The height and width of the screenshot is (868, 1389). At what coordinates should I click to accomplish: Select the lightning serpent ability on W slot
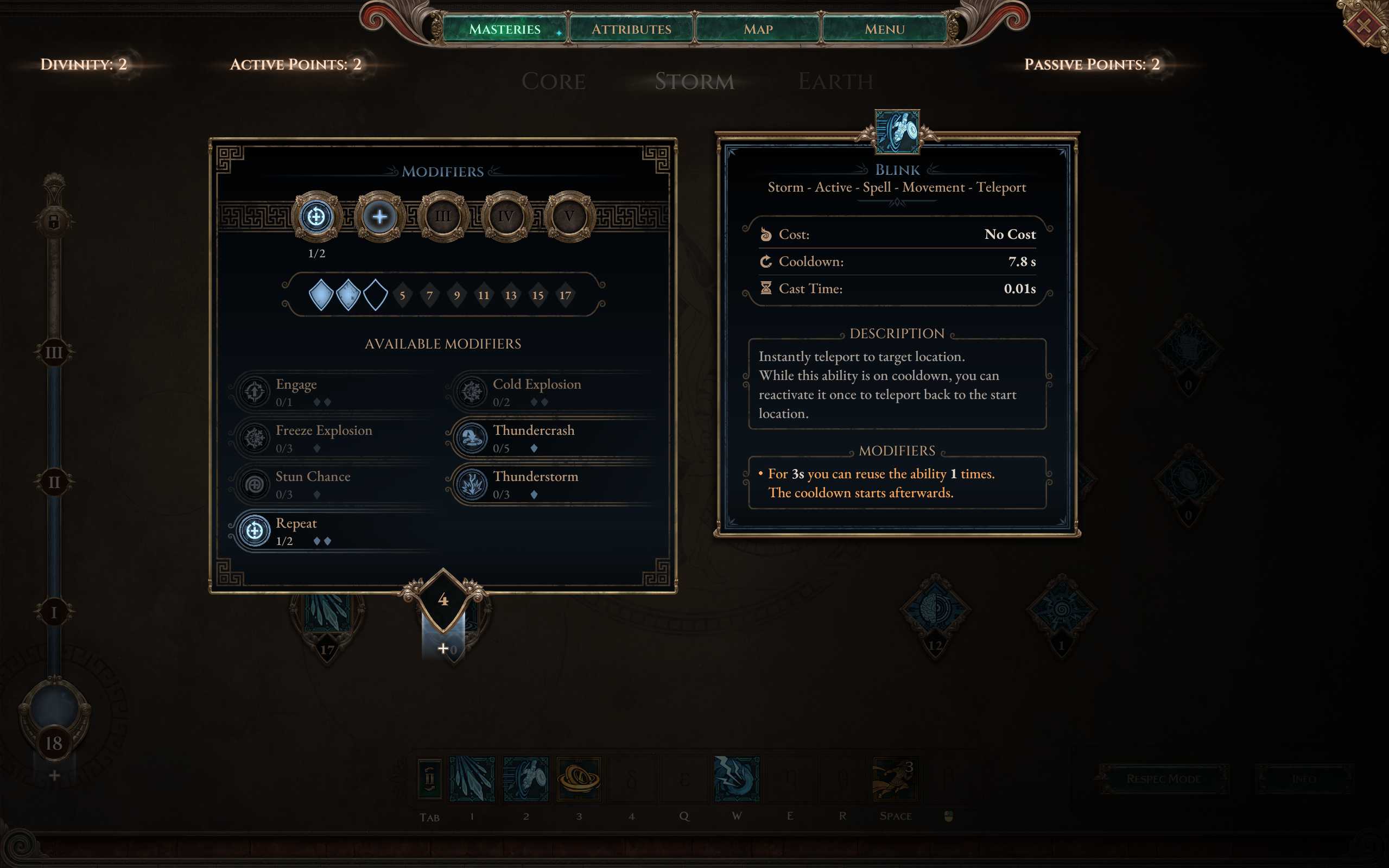[737, 779]
